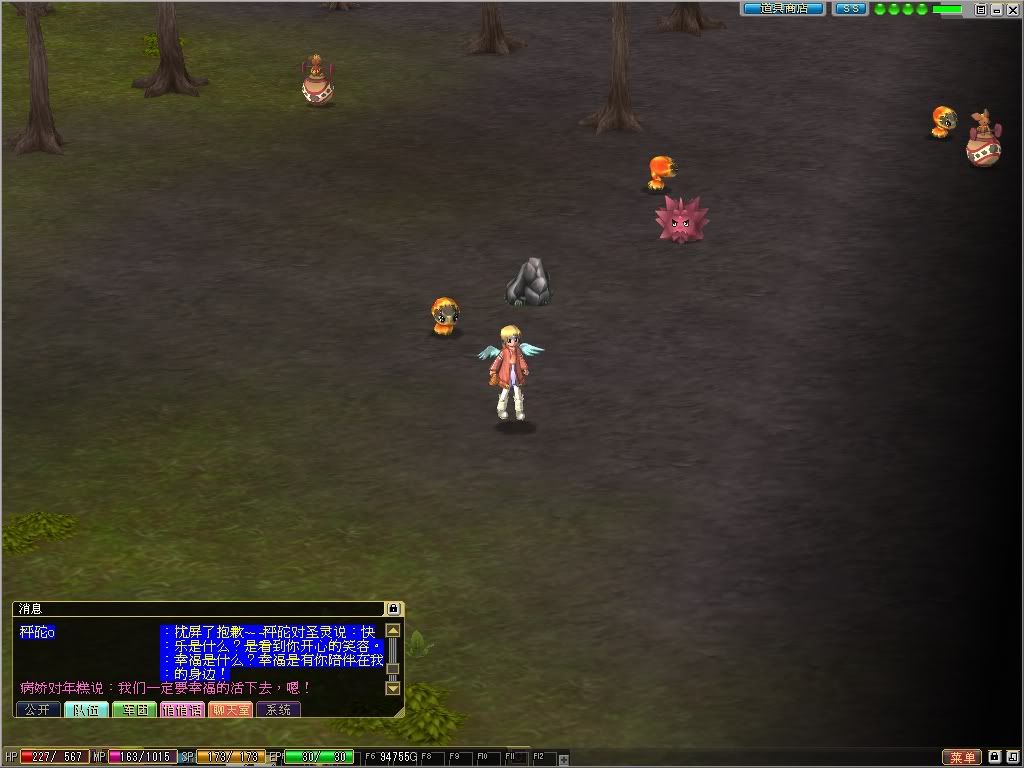Image resolution: width=1024 pixels, height=768 pixels.
Task: Switch chat to the 公开 public tab
Action: (x=37, y=709)
